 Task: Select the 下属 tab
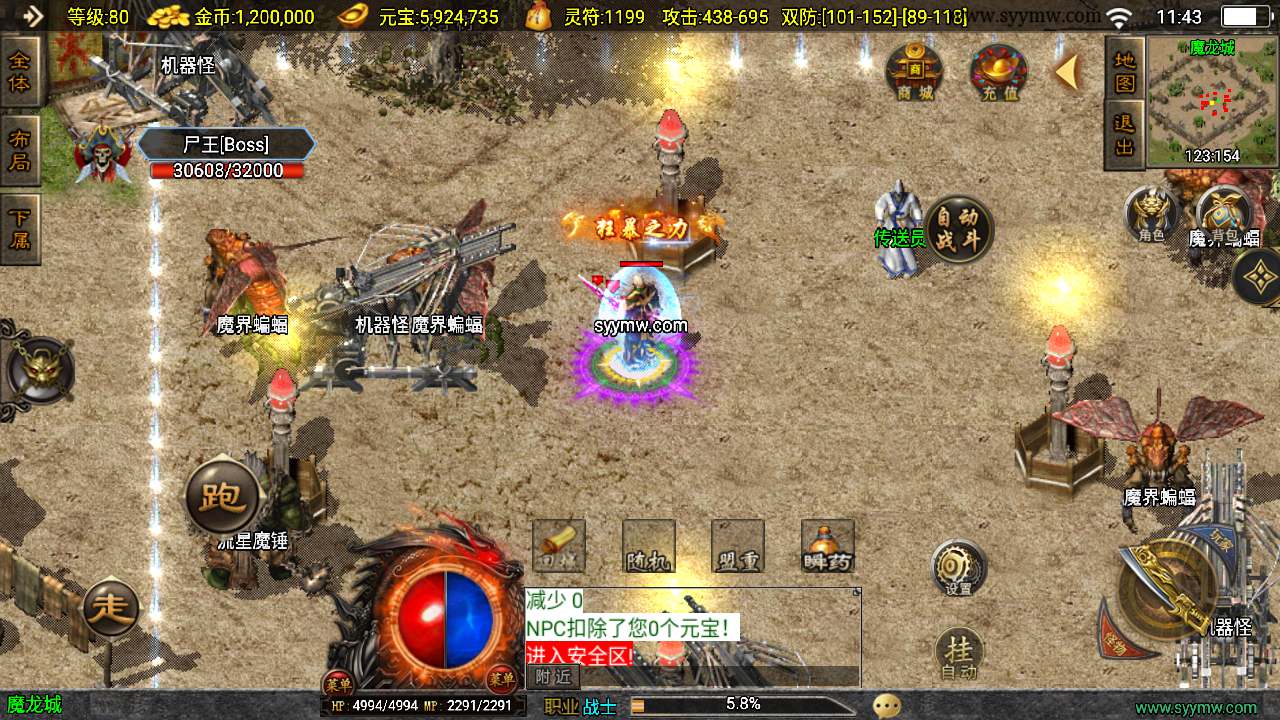[x=20, y=229]
